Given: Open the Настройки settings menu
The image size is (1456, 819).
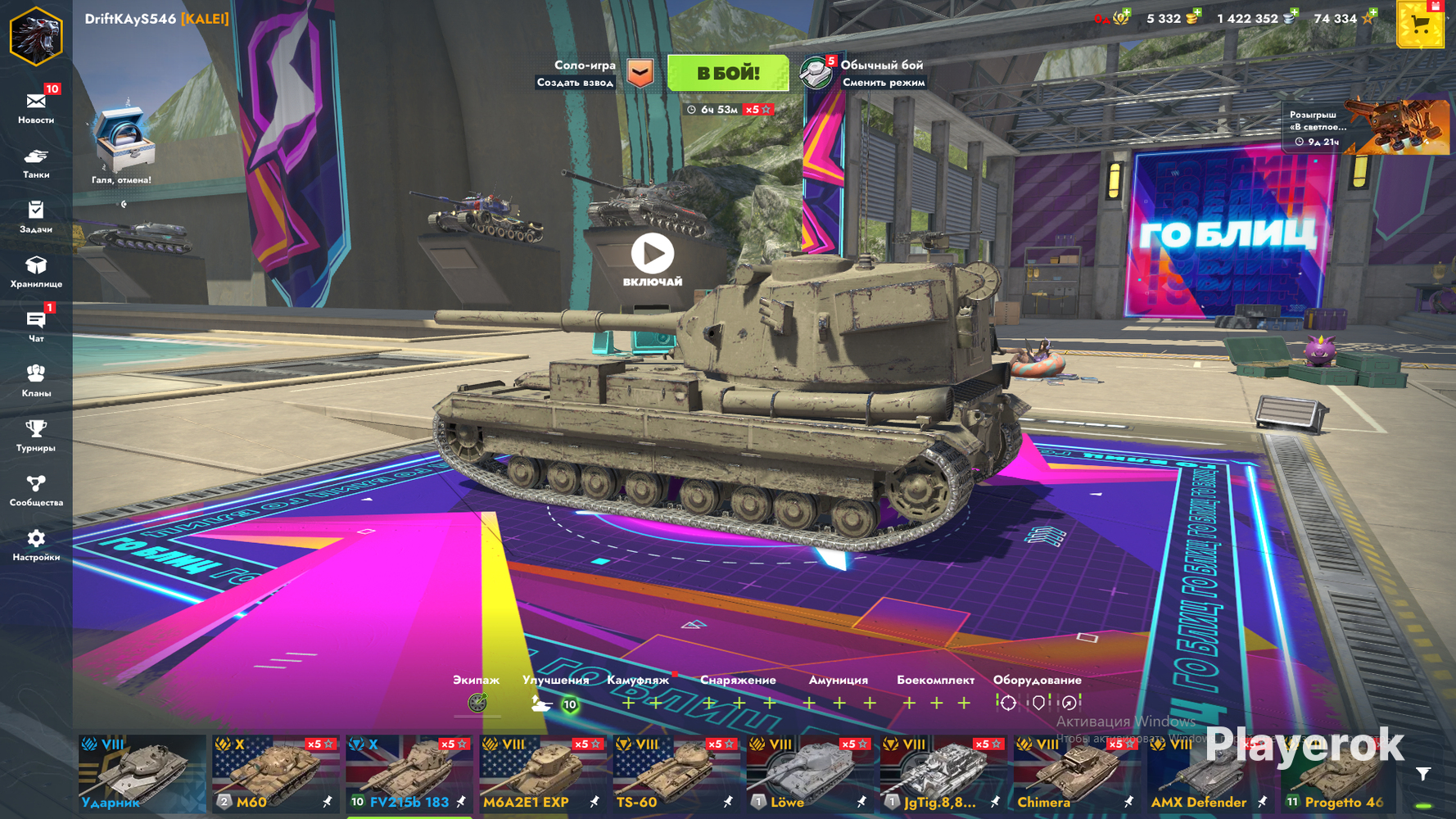Looking at the screenshot, I should (x=36, y=545).
